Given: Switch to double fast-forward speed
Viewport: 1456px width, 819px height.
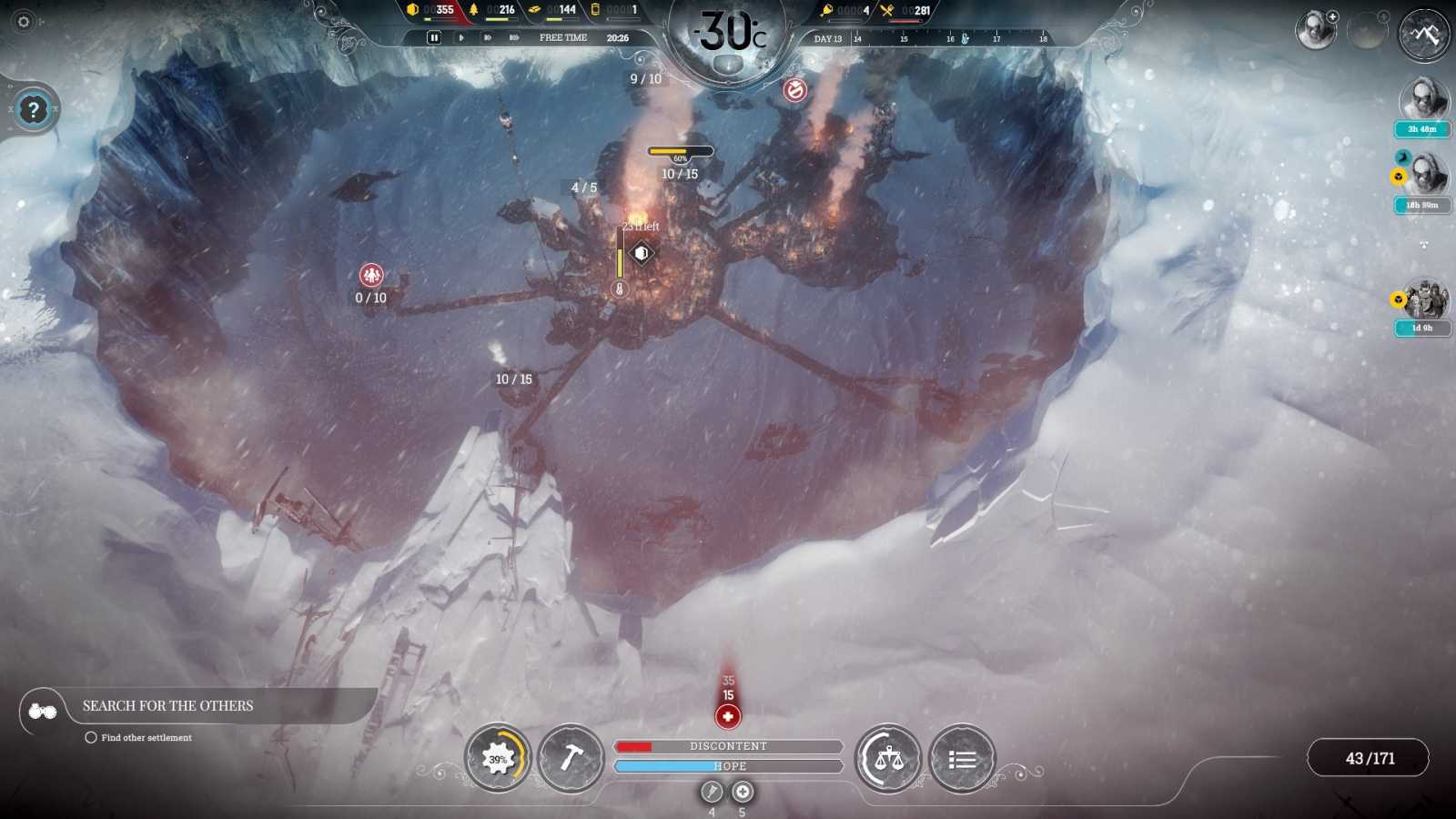Looking at the screenshot, I should [x=488, y=37].
